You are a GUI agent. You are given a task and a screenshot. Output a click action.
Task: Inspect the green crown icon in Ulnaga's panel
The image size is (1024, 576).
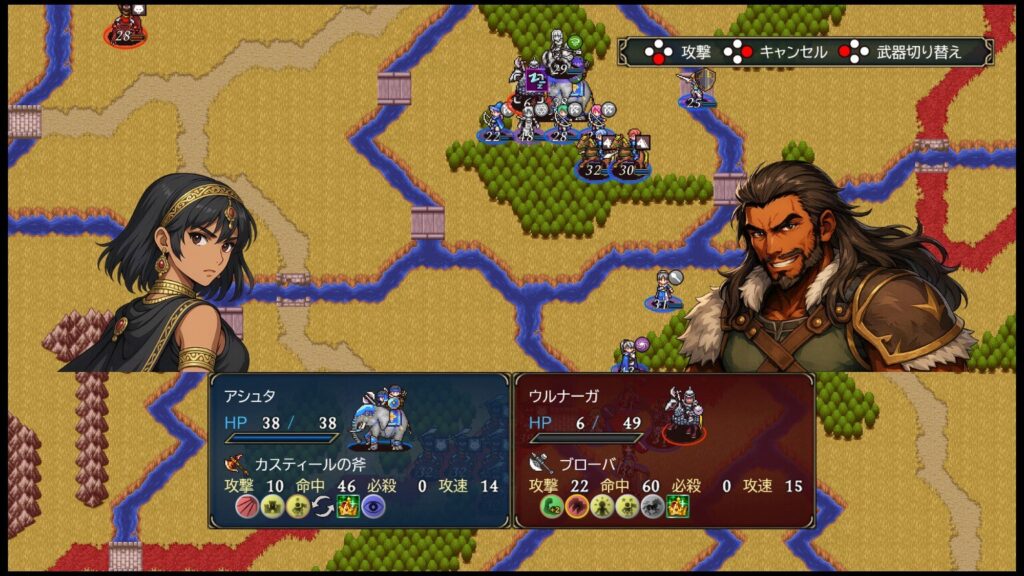[x=679, y=507]
